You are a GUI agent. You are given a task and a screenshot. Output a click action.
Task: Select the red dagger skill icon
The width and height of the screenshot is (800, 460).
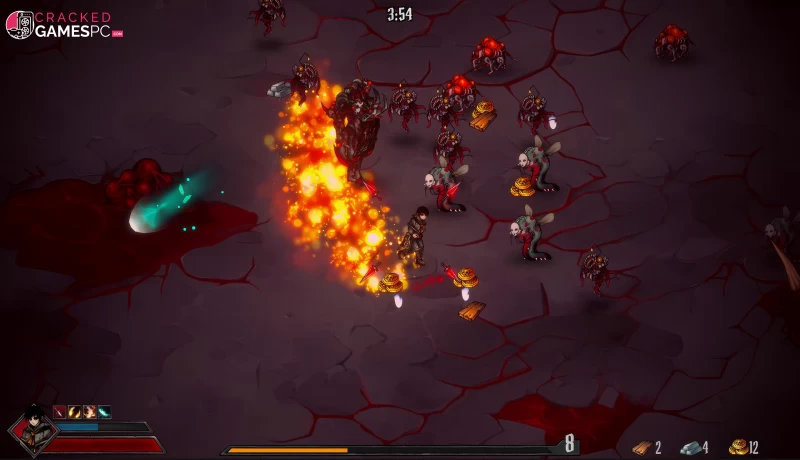pos(59,411)
